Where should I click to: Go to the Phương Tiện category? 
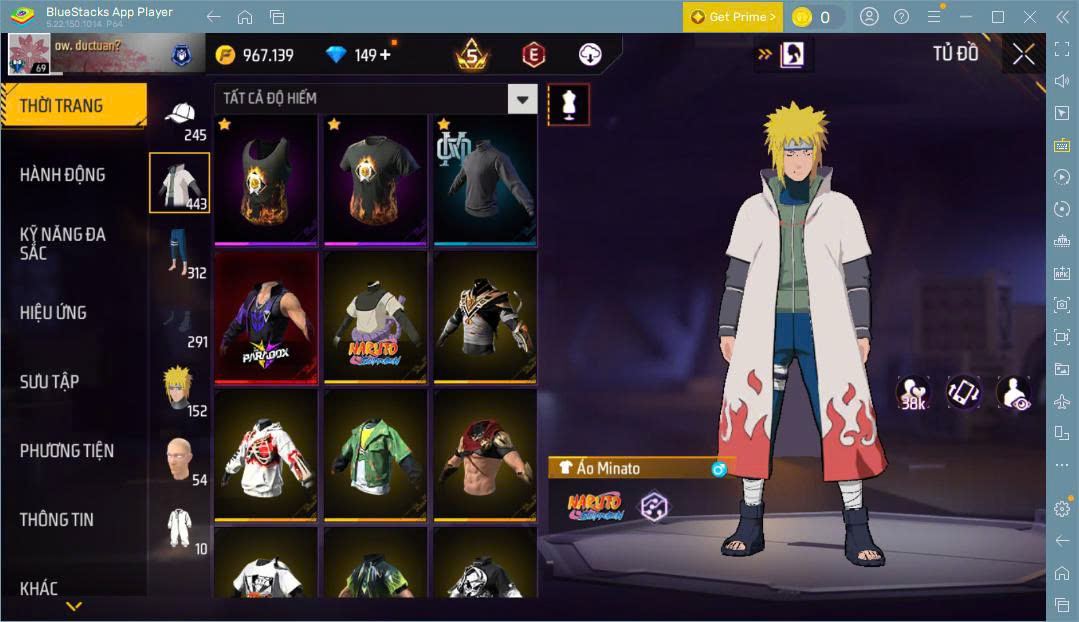pyautogui.click(x=66, y=451)
